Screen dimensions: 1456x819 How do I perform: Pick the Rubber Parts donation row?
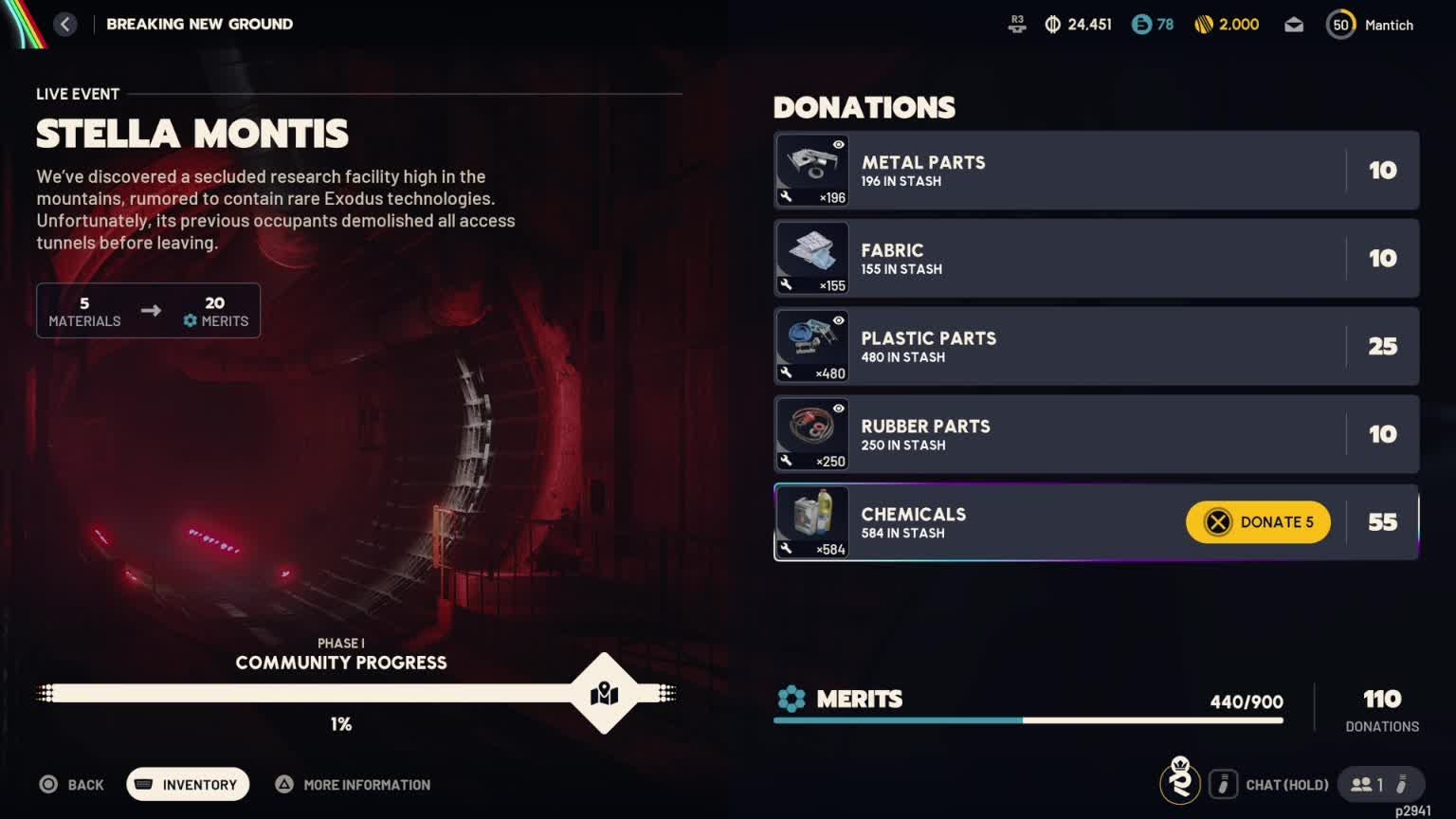coord(1095,434)
